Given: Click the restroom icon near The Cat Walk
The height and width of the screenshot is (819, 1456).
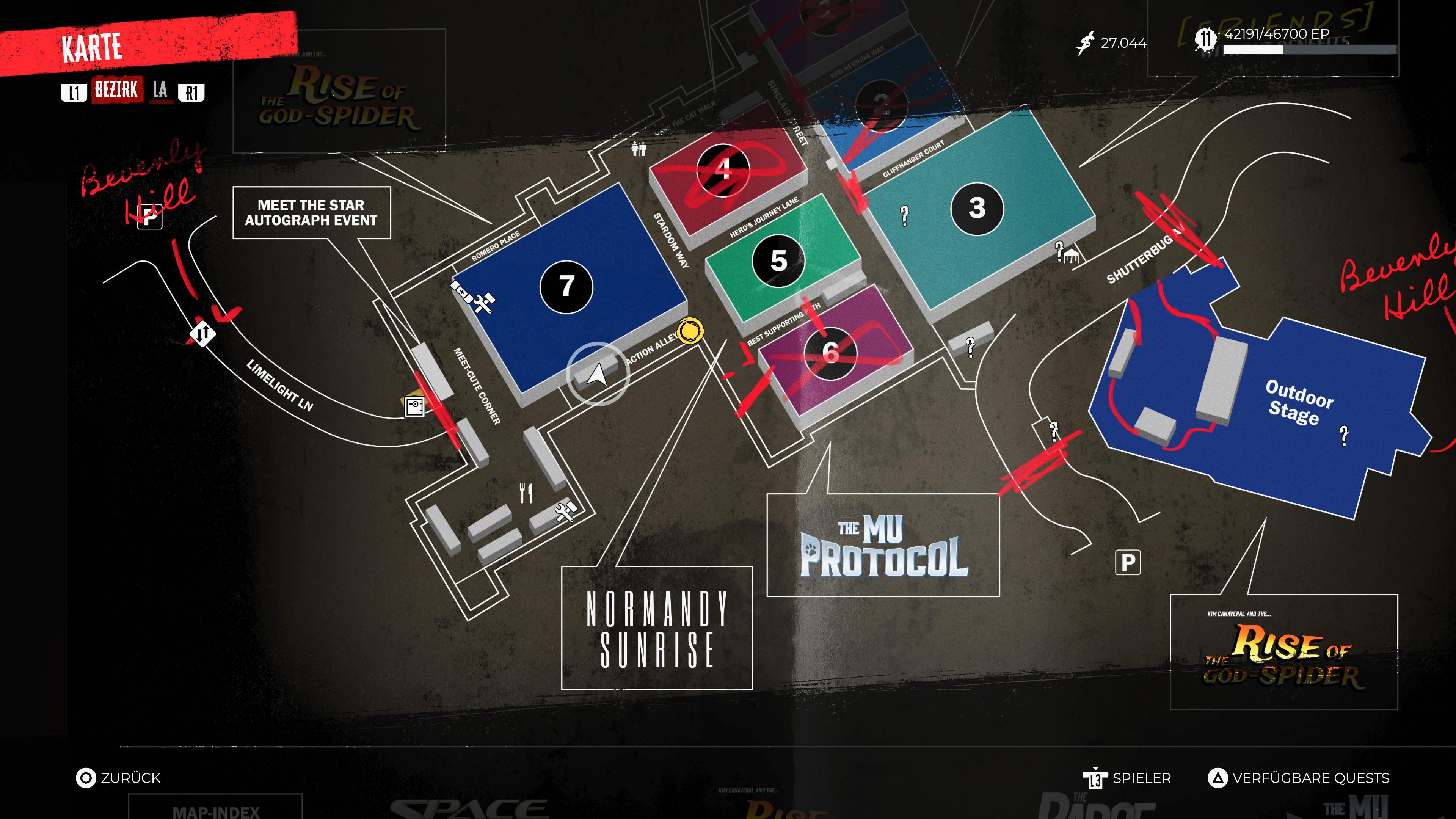Looking at the screenshot, I should pyautogui.click(x=639, y=149).
